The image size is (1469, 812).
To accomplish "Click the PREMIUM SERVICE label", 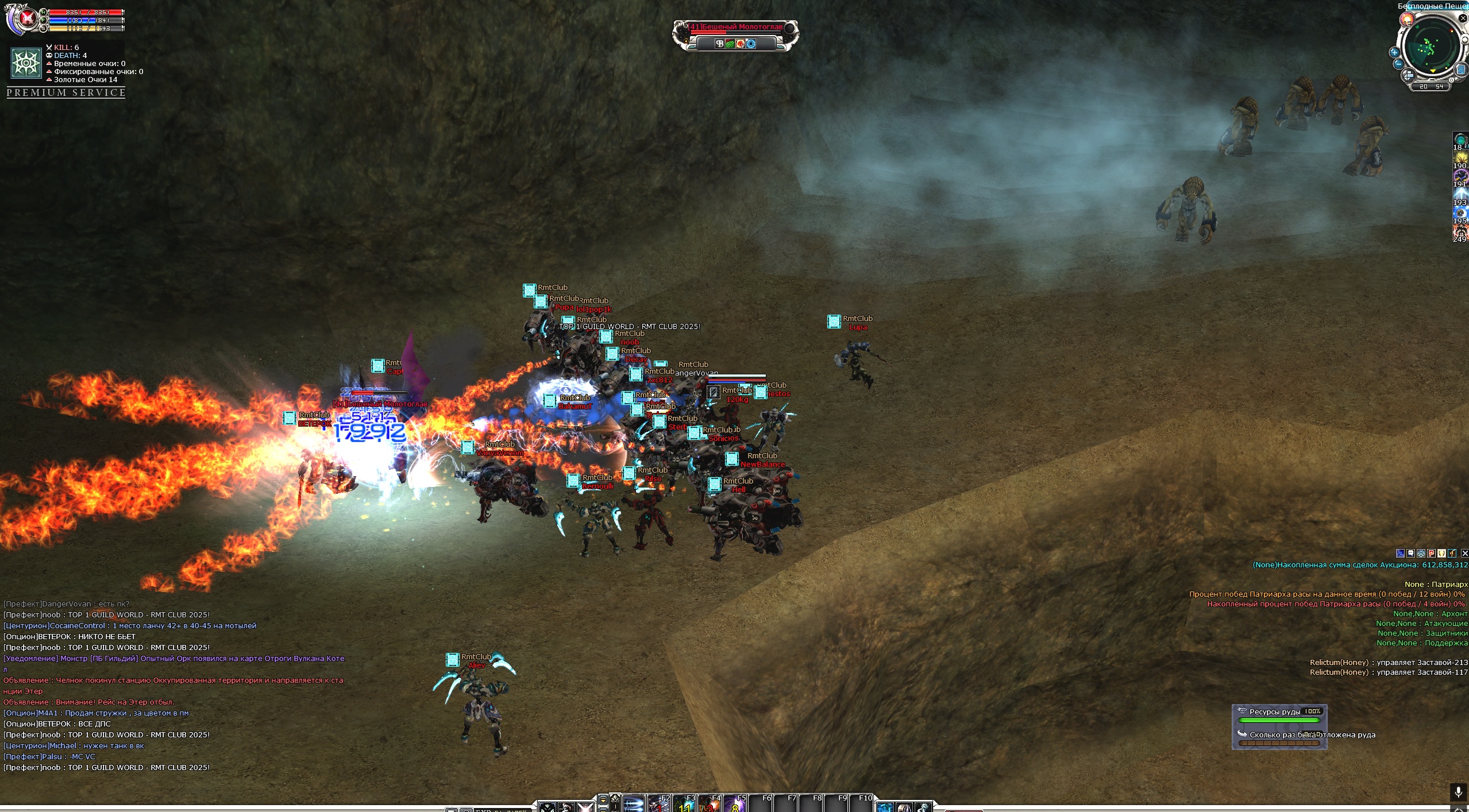I will pos(66,92).
